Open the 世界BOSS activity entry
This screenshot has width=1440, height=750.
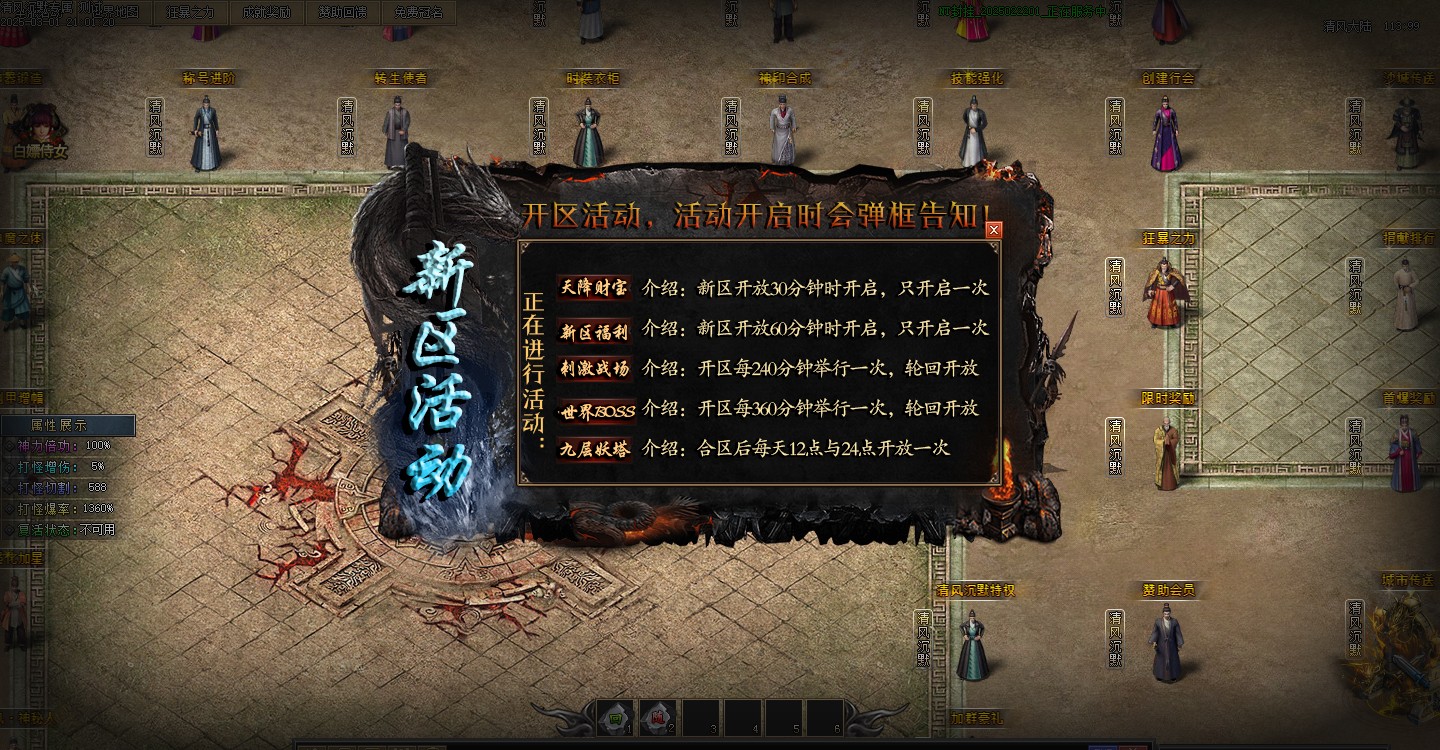tap(593, 409)
